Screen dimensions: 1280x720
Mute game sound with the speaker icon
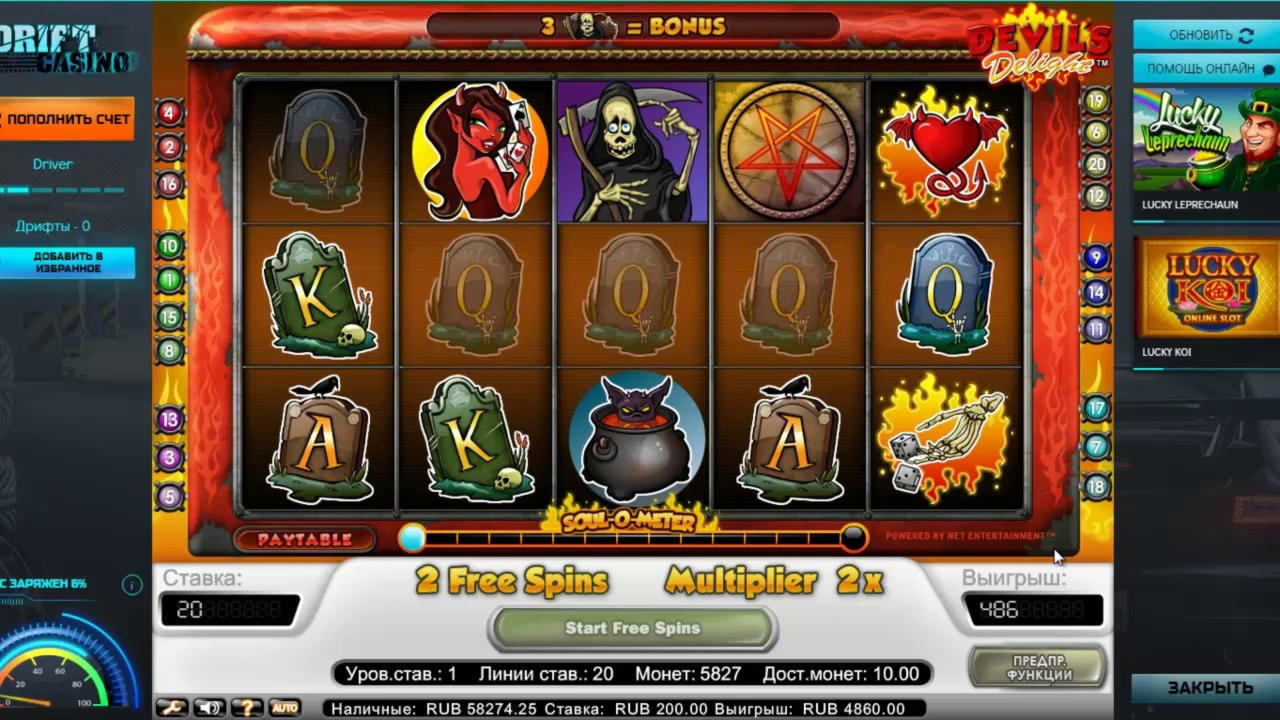(x=209, y=707)
